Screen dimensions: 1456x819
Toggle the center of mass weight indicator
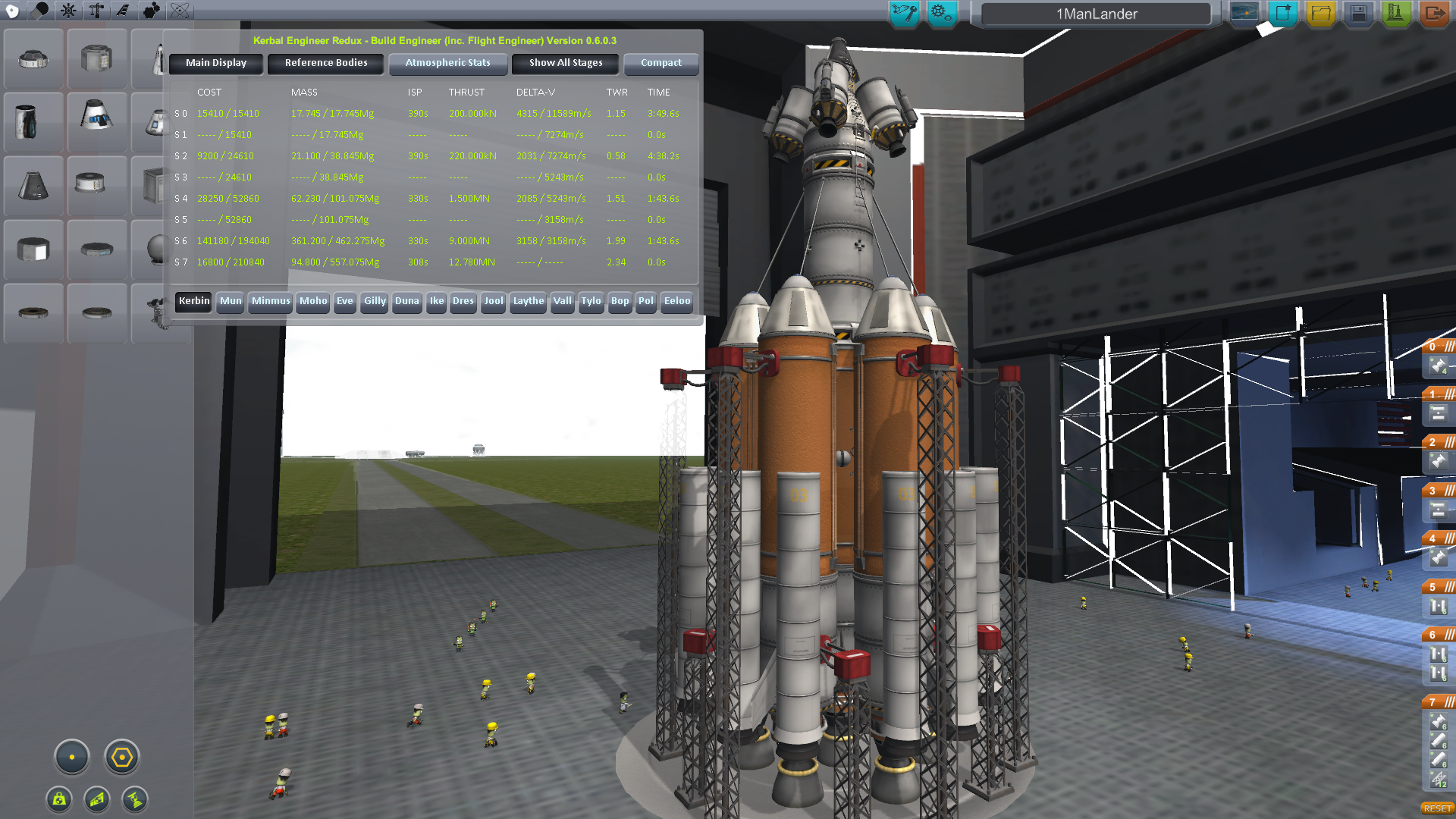tap(59, 799)
